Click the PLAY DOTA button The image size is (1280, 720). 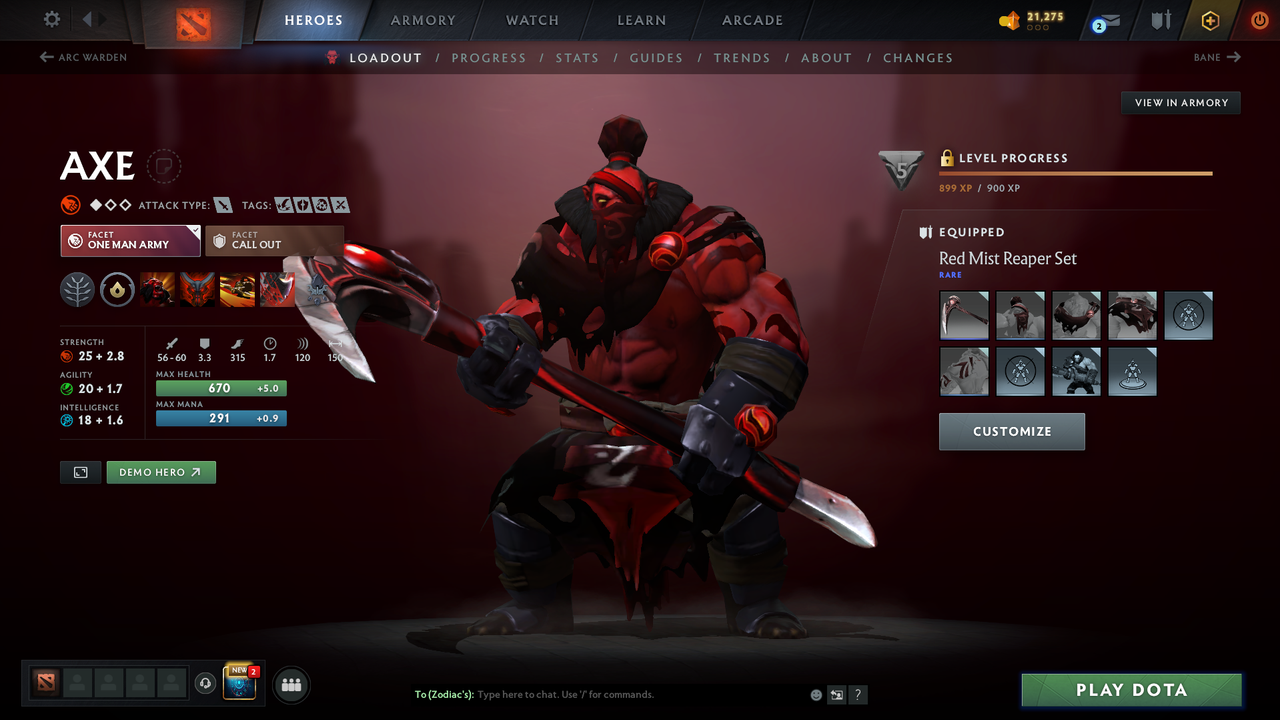1131,689
